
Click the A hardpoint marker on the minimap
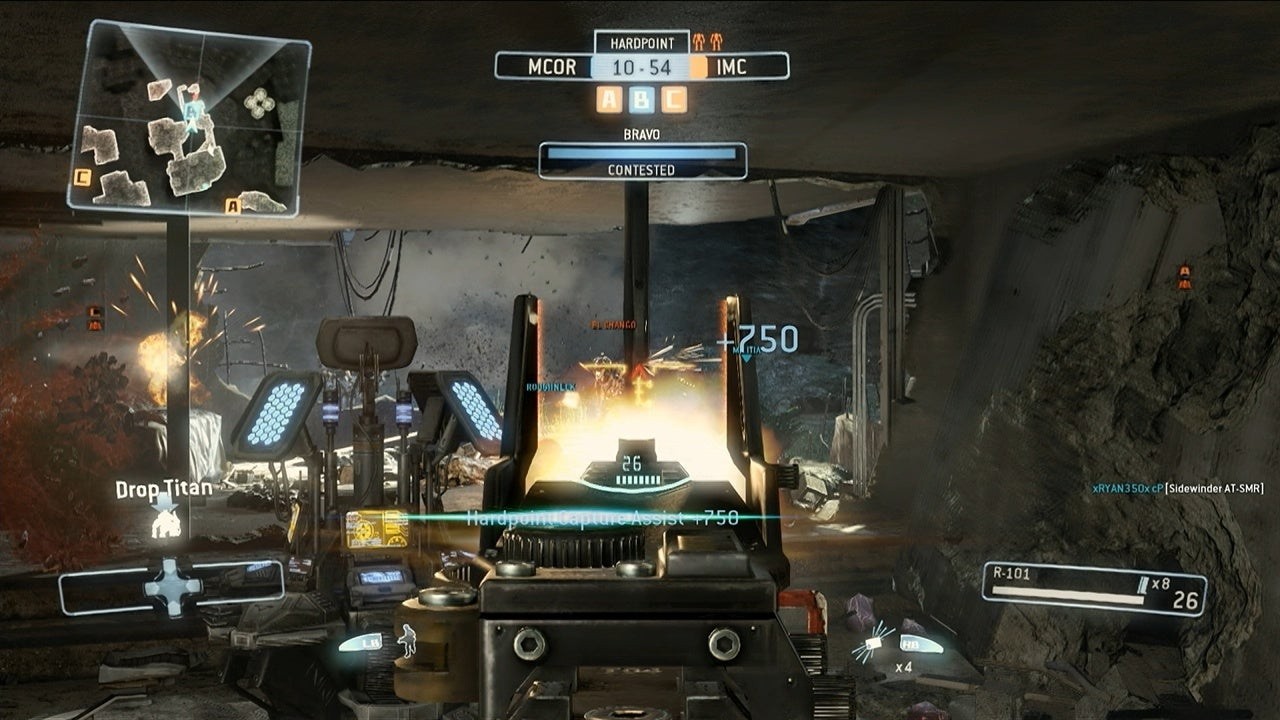(x=233, y=206)
